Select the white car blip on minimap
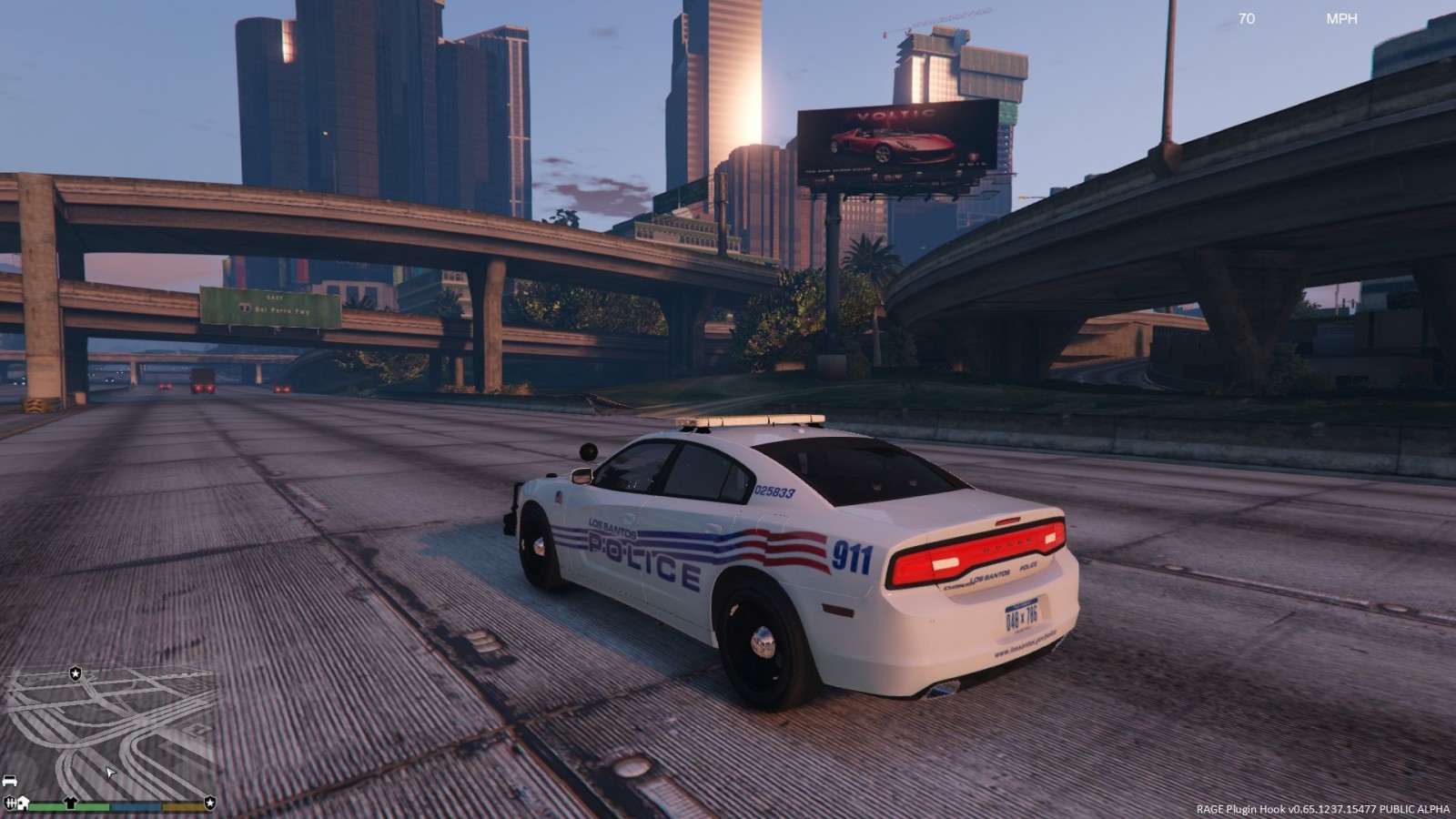1456x819 pixels. pos(10,781)
